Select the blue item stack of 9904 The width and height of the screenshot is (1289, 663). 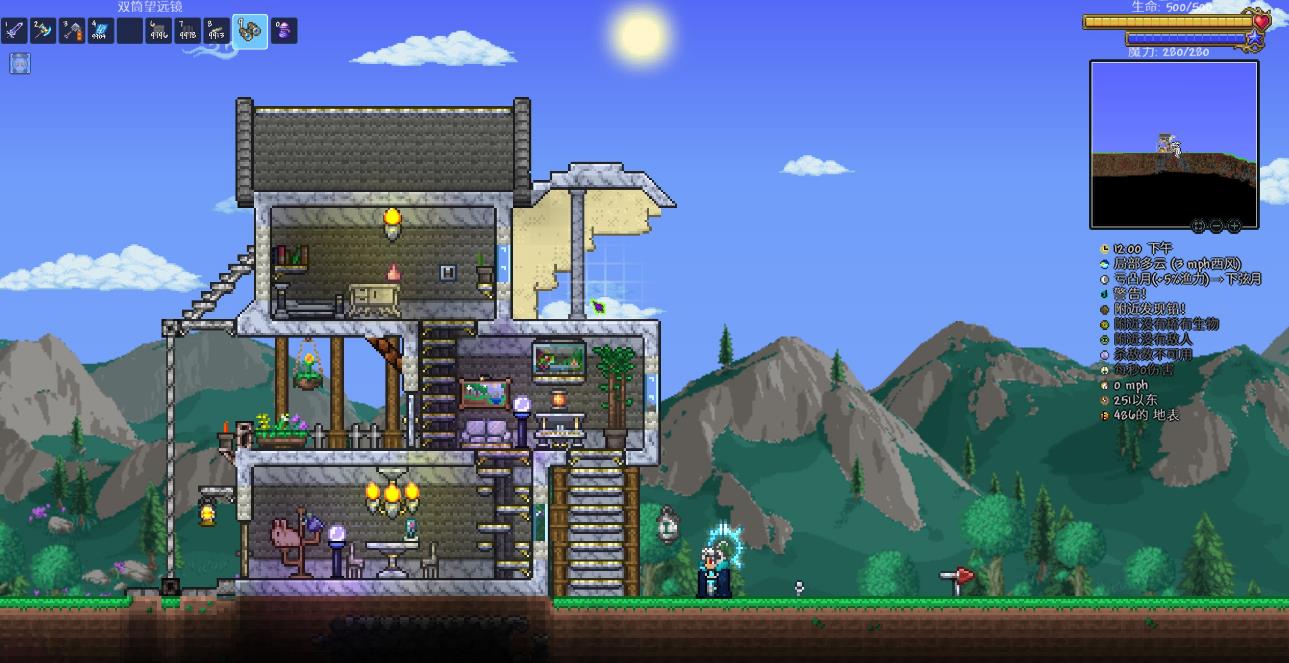pos(101,31)
